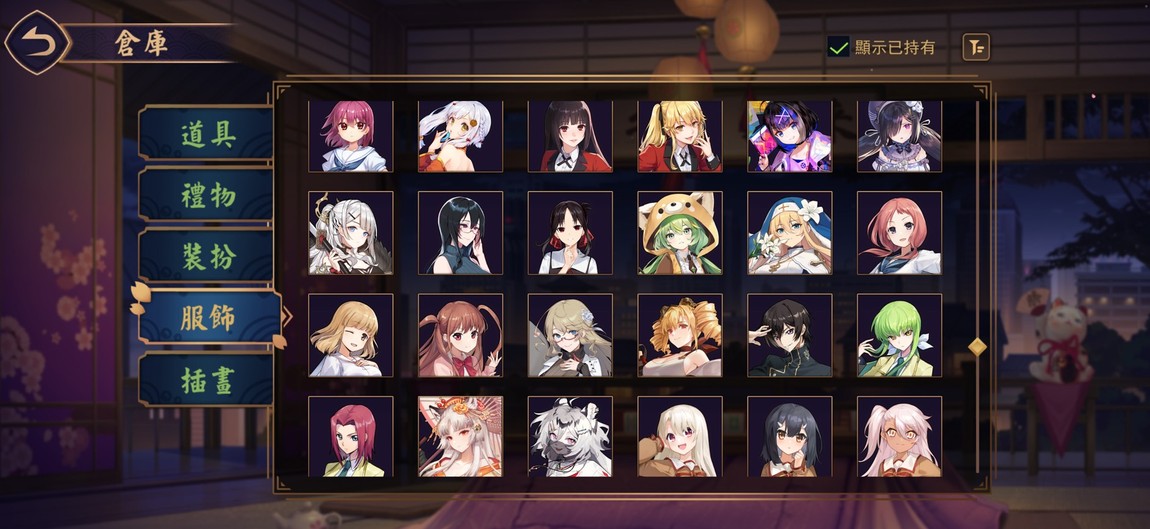This screenshot has height=529, width=1150.
Task: Select the 裝扮 tab
Action: click(x=207, y=256)
